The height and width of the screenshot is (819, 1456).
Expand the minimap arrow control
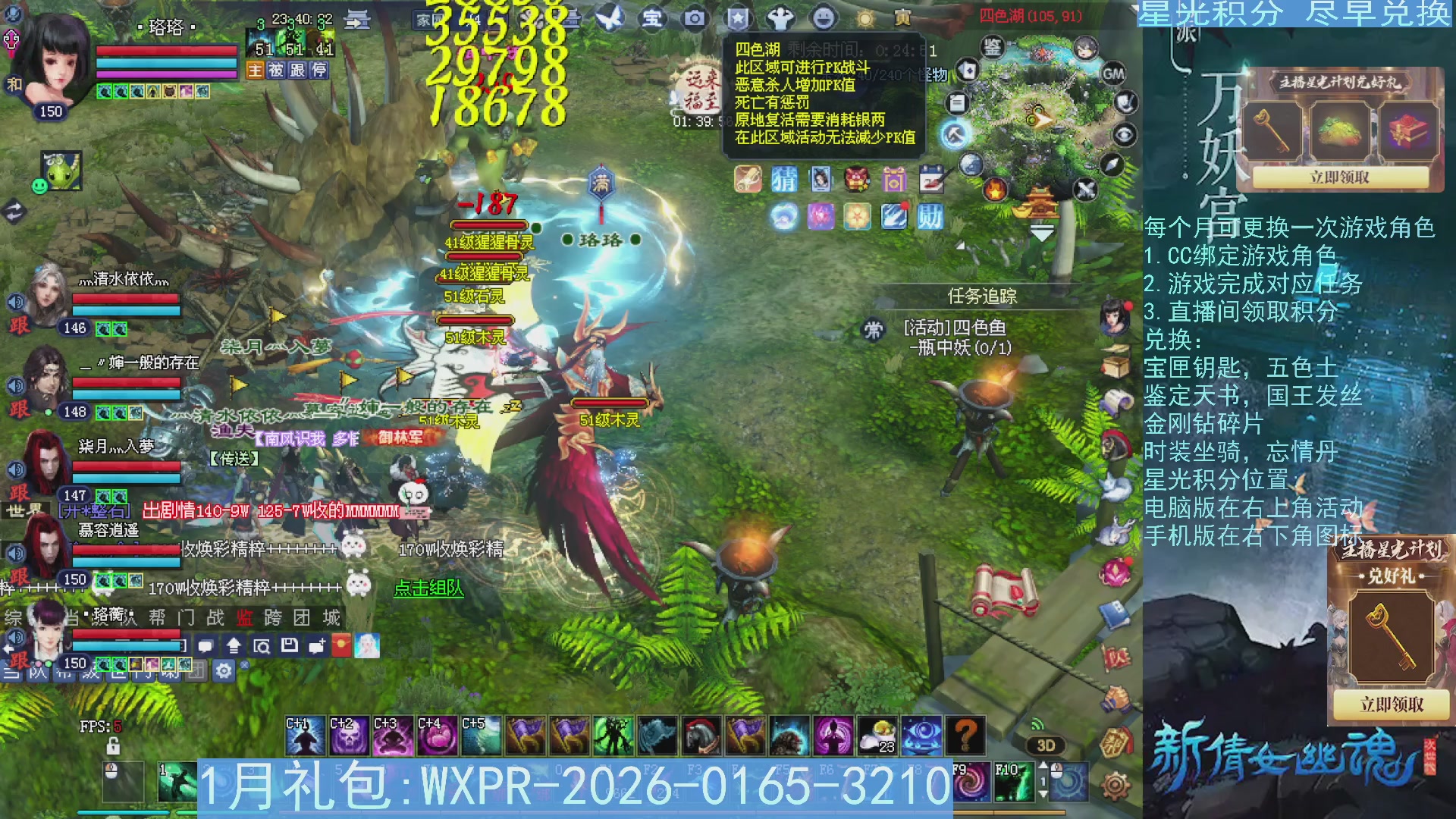click(x=1041, y=231)
